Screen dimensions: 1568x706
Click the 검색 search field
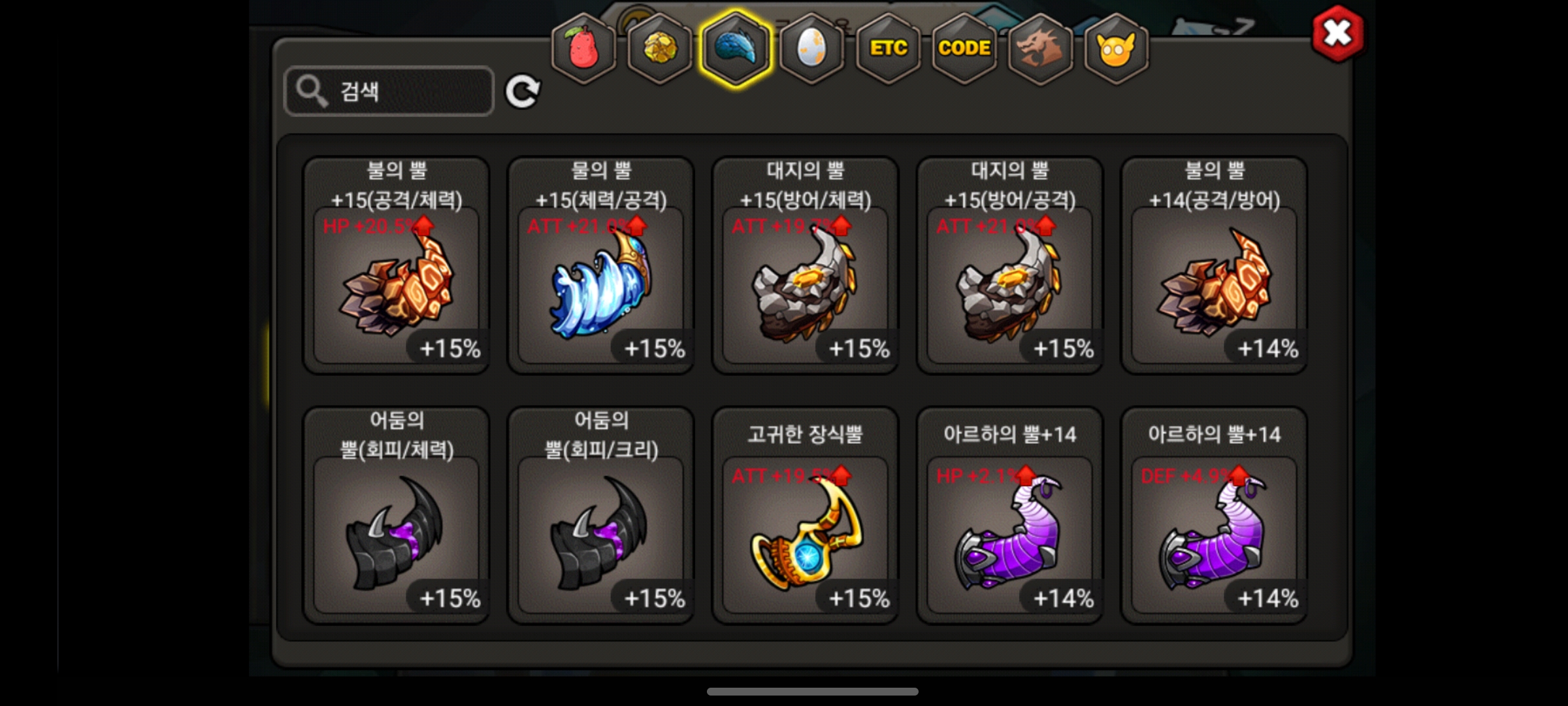point(389,91)
